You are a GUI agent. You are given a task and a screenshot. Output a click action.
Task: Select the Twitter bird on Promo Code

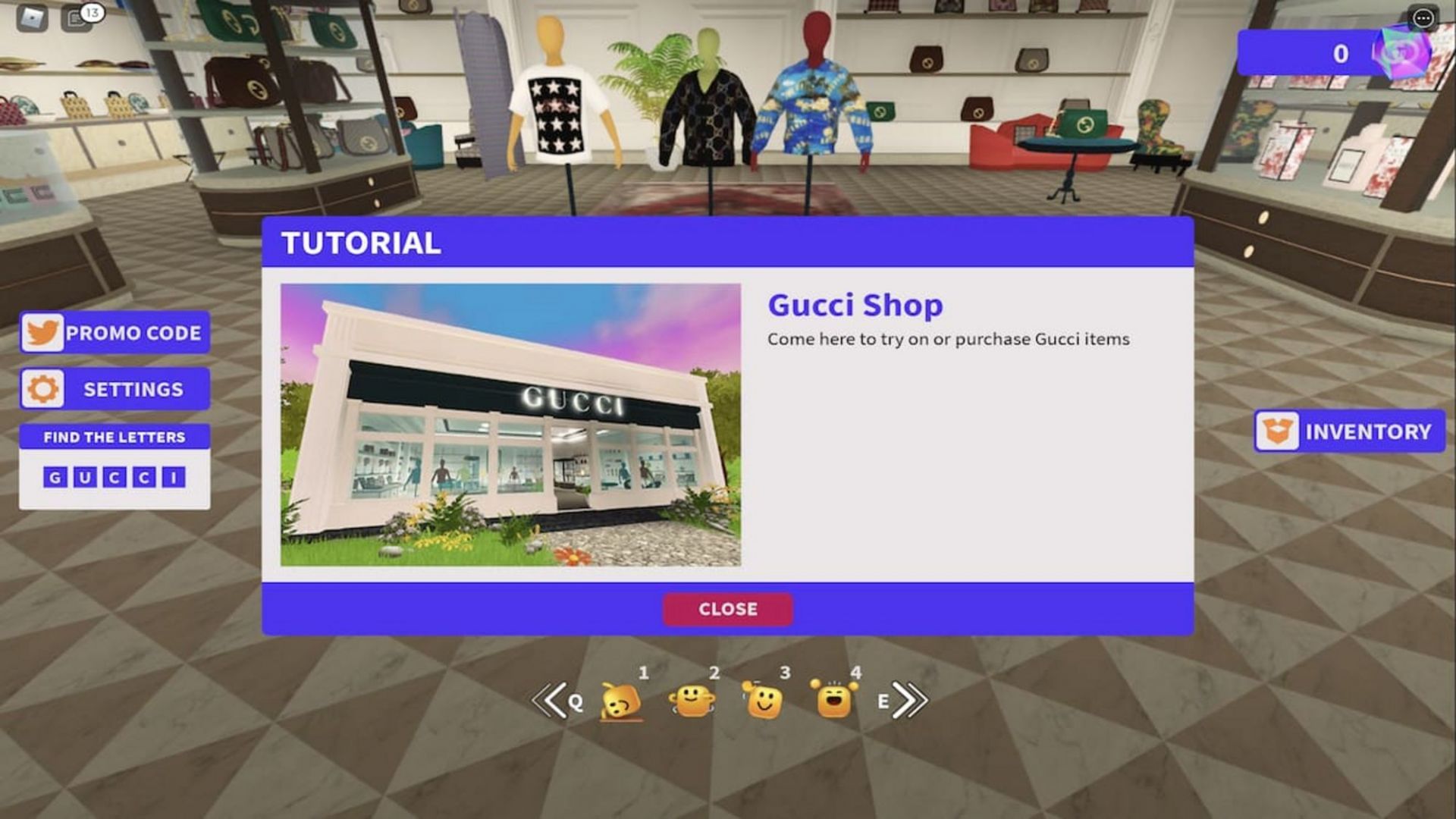click(43, 332)
